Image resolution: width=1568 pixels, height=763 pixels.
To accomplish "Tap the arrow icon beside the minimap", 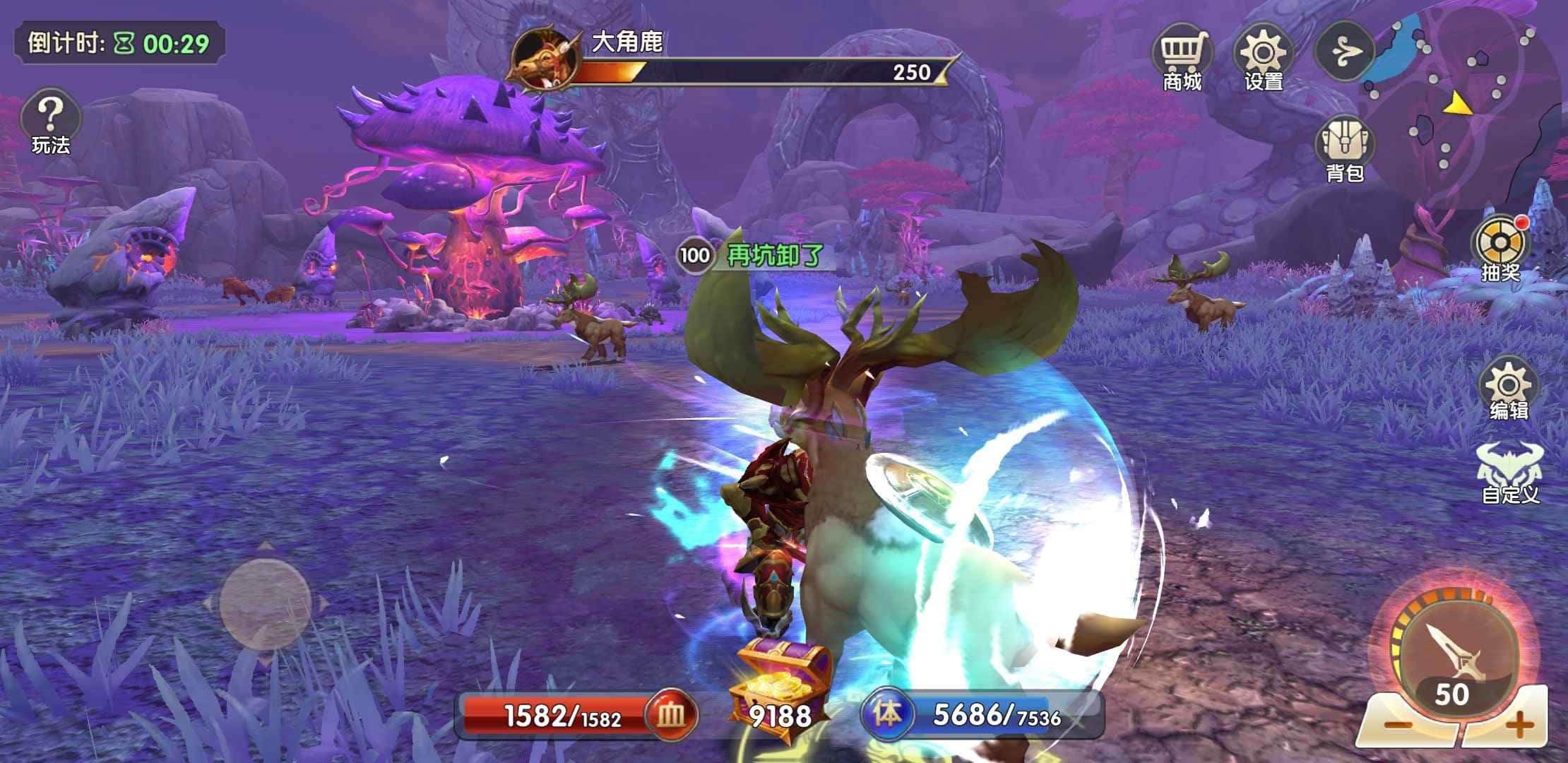I will [1343, 52].
